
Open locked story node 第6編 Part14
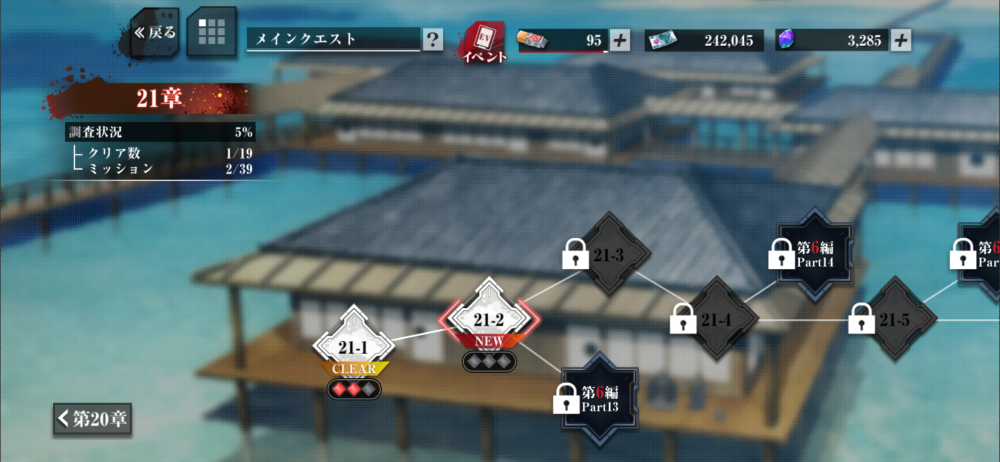(813, 254)
